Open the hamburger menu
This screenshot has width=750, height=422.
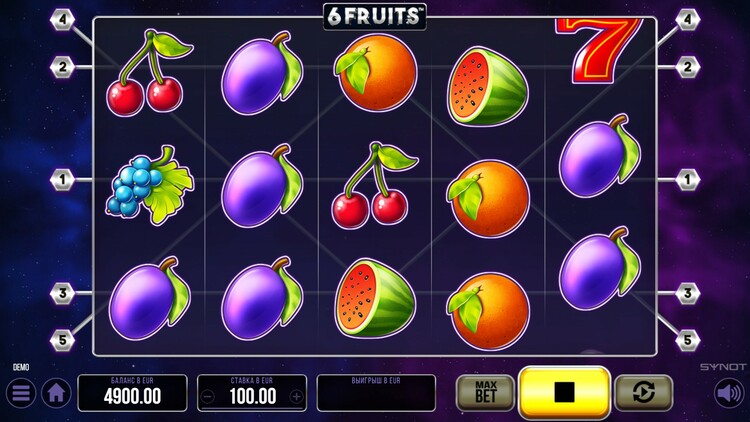21,393
